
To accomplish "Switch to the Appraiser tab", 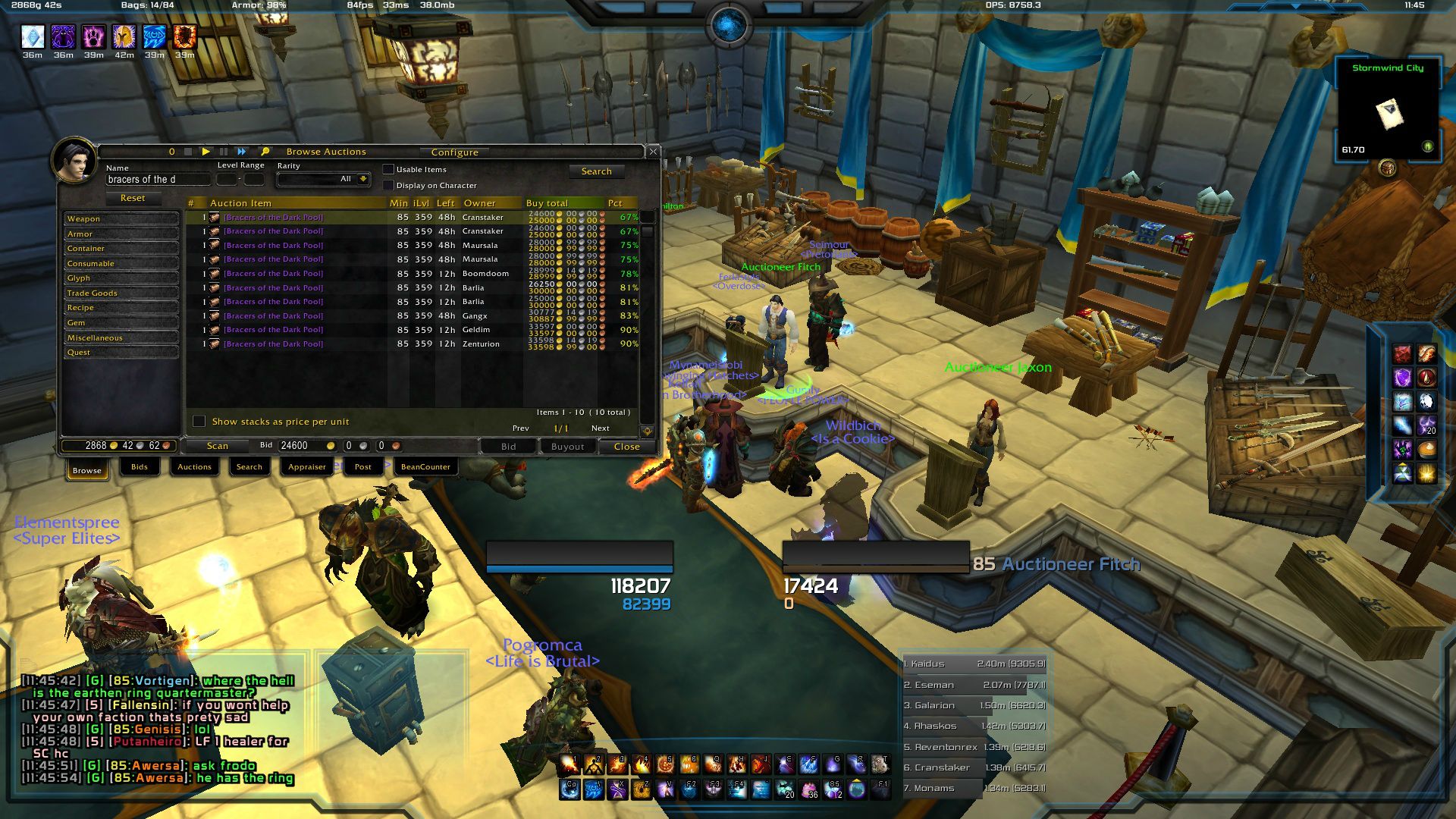I will pyautogui.click(x=306, y=467).
